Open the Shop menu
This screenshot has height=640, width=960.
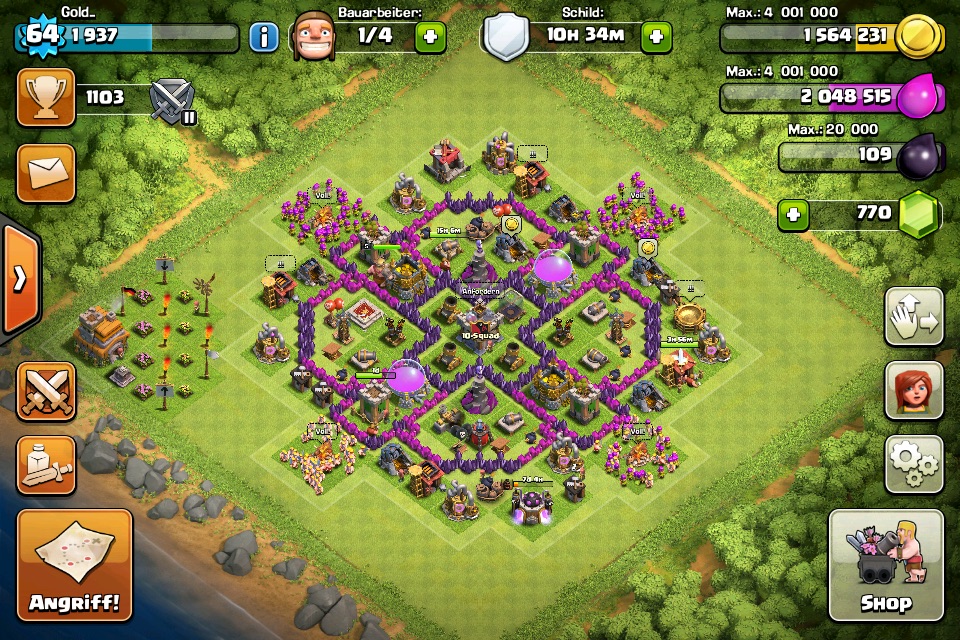pyautogui.click(x=885, y=565)
